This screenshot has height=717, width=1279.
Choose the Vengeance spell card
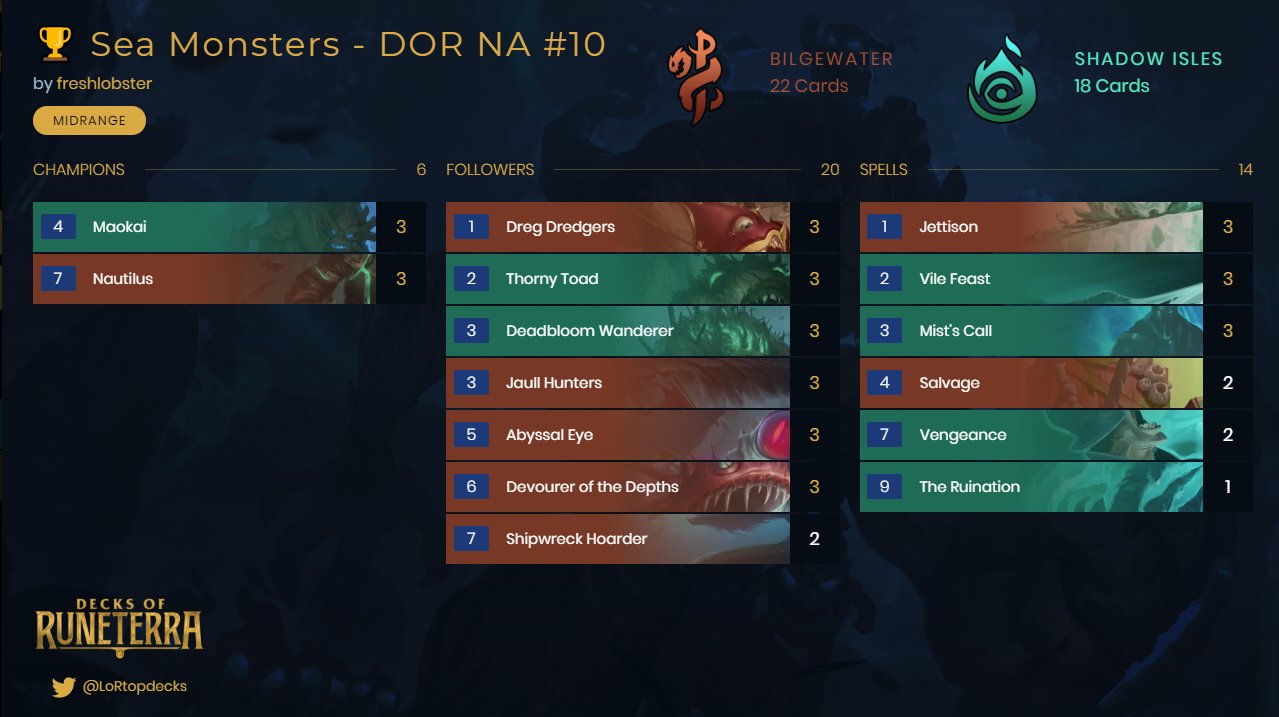(1031, 435)
